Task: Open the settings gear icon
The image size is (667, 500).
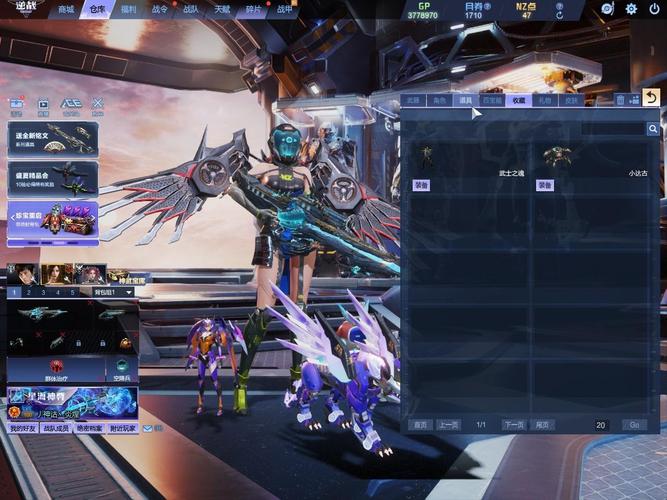Action: (631, 9)
